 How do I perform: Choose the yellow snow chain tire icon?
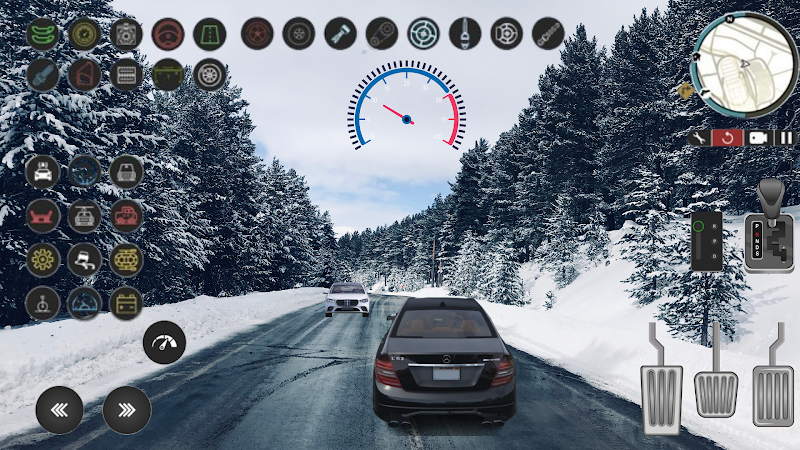pos(126,259)
